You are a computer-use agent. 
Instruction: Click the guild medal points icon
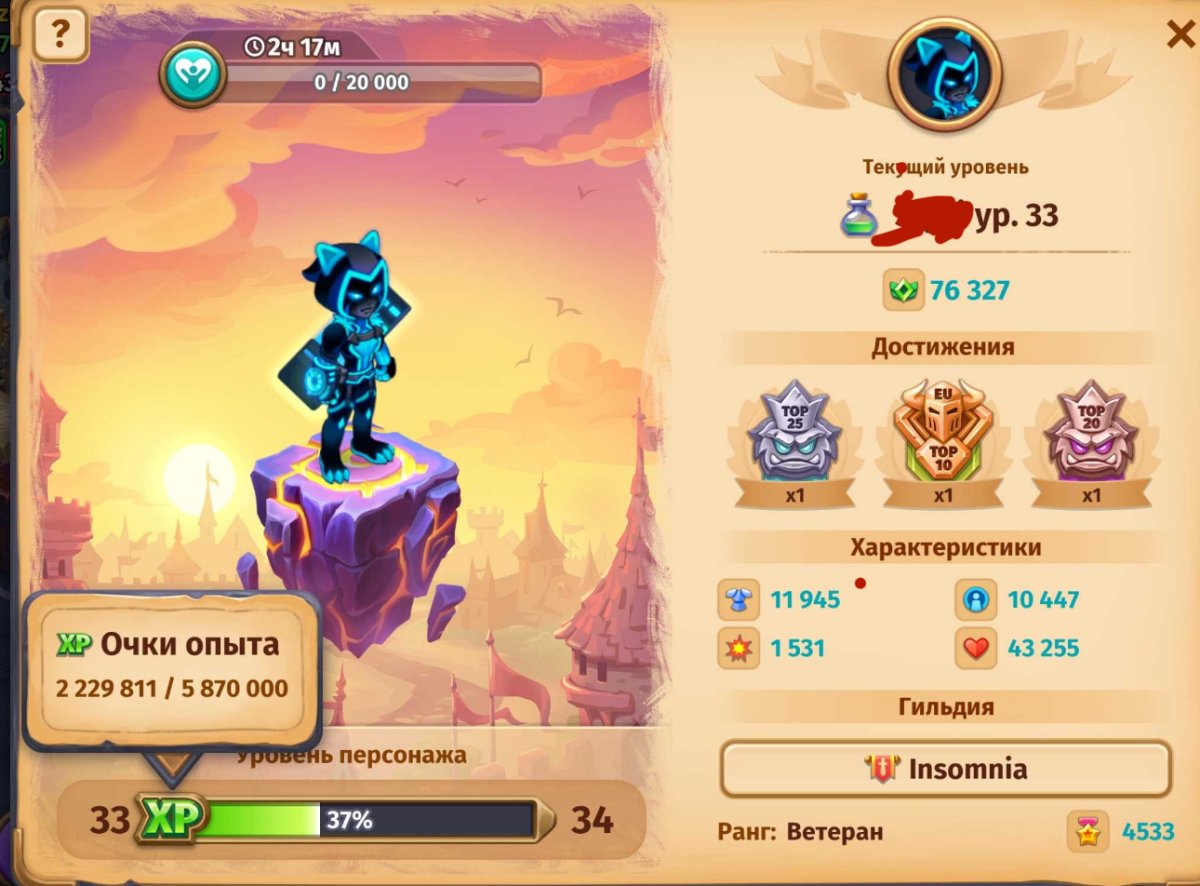[x=1088, y=832]
